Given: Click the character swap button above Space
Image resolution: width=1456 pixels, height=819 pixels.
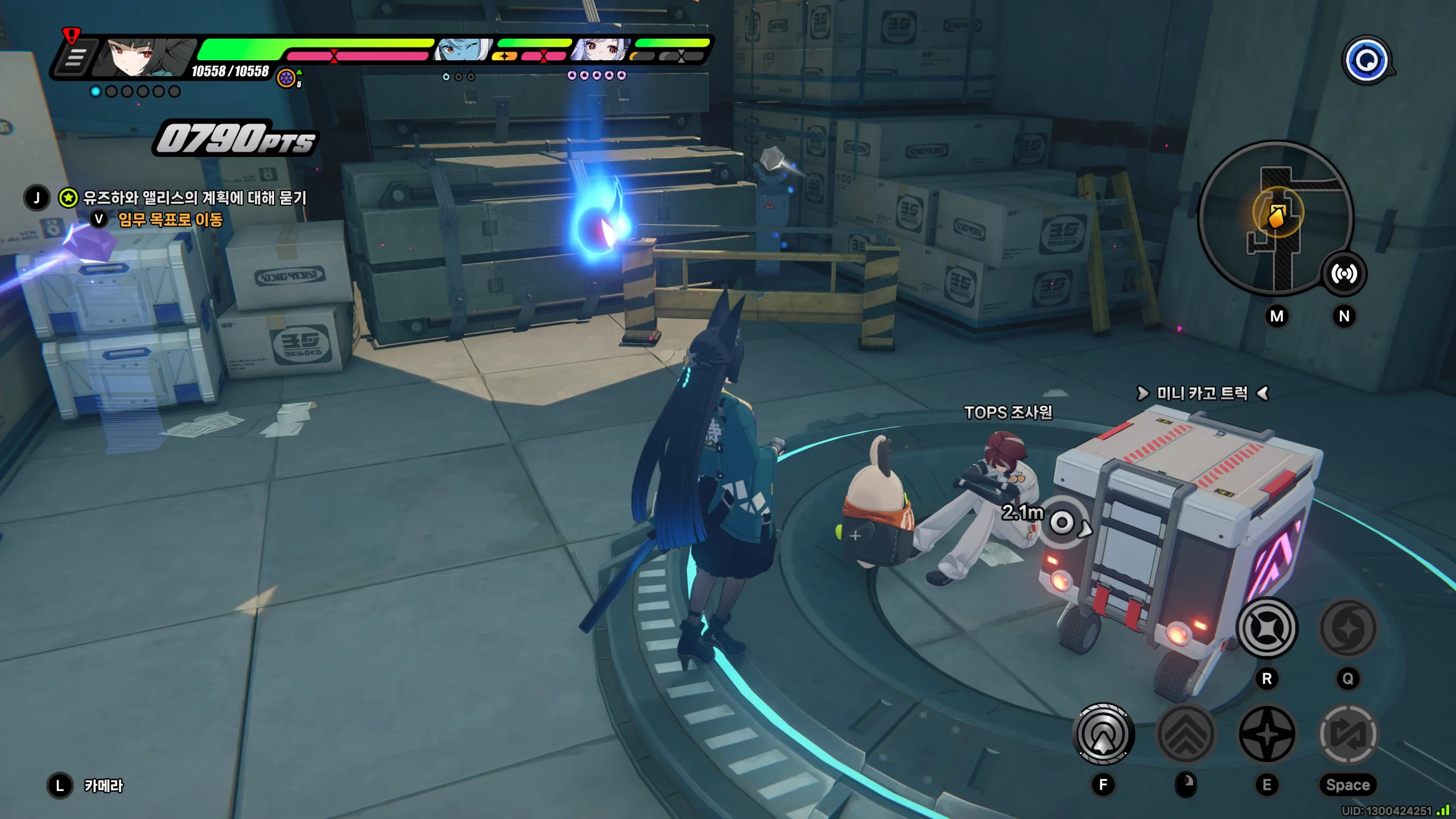Looking at the screenshot, I should point(1347,734).
